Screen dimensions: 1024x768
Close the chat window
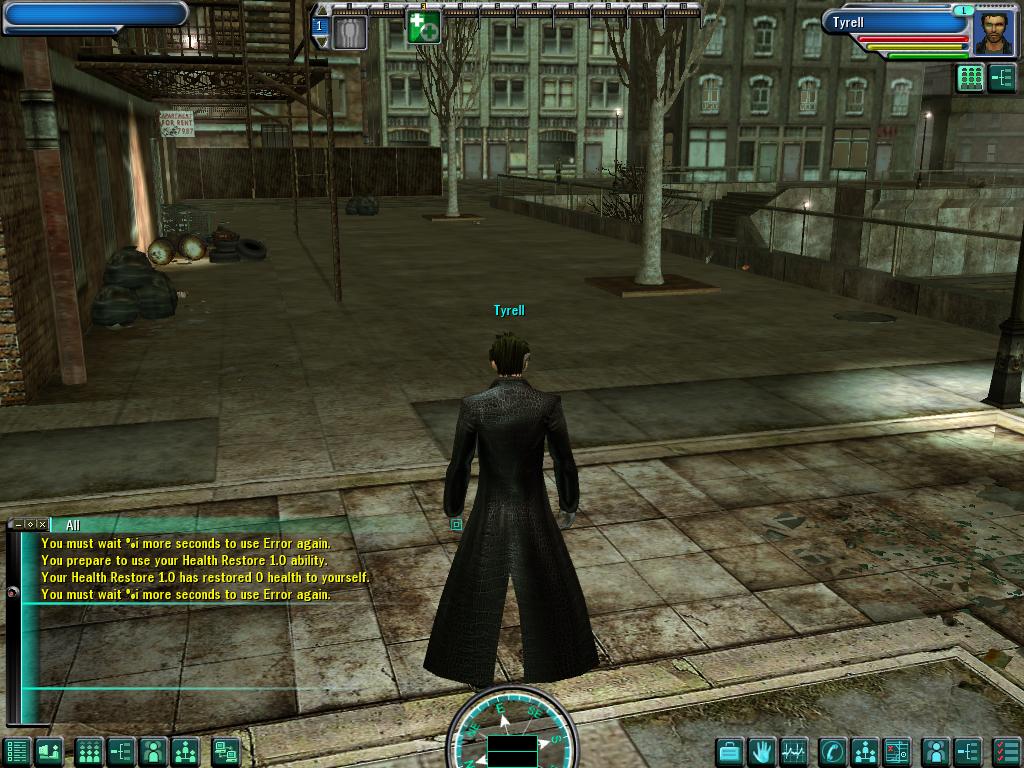[x=42, y=524]
